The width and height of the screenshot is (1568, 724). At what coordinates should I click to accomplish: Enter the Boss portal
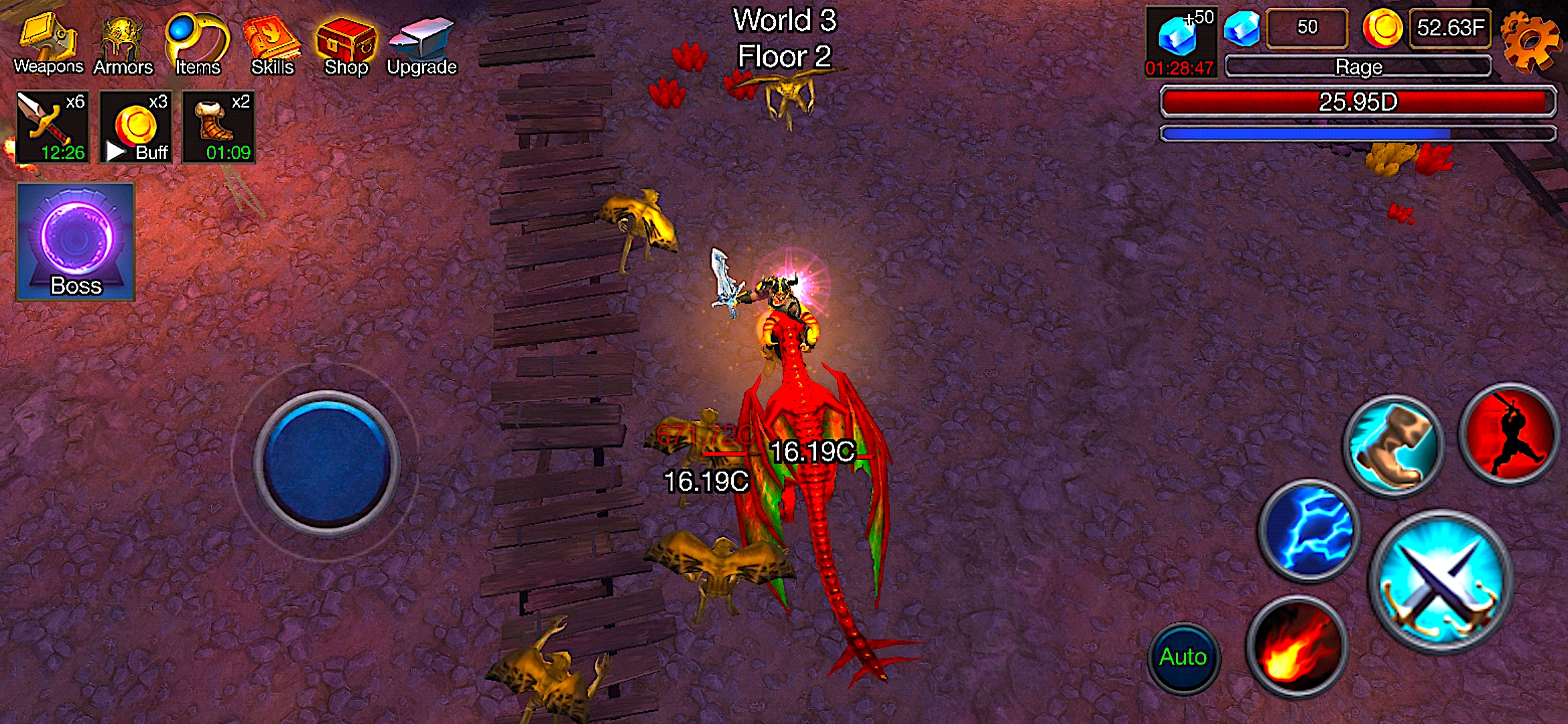pos(76,242)
